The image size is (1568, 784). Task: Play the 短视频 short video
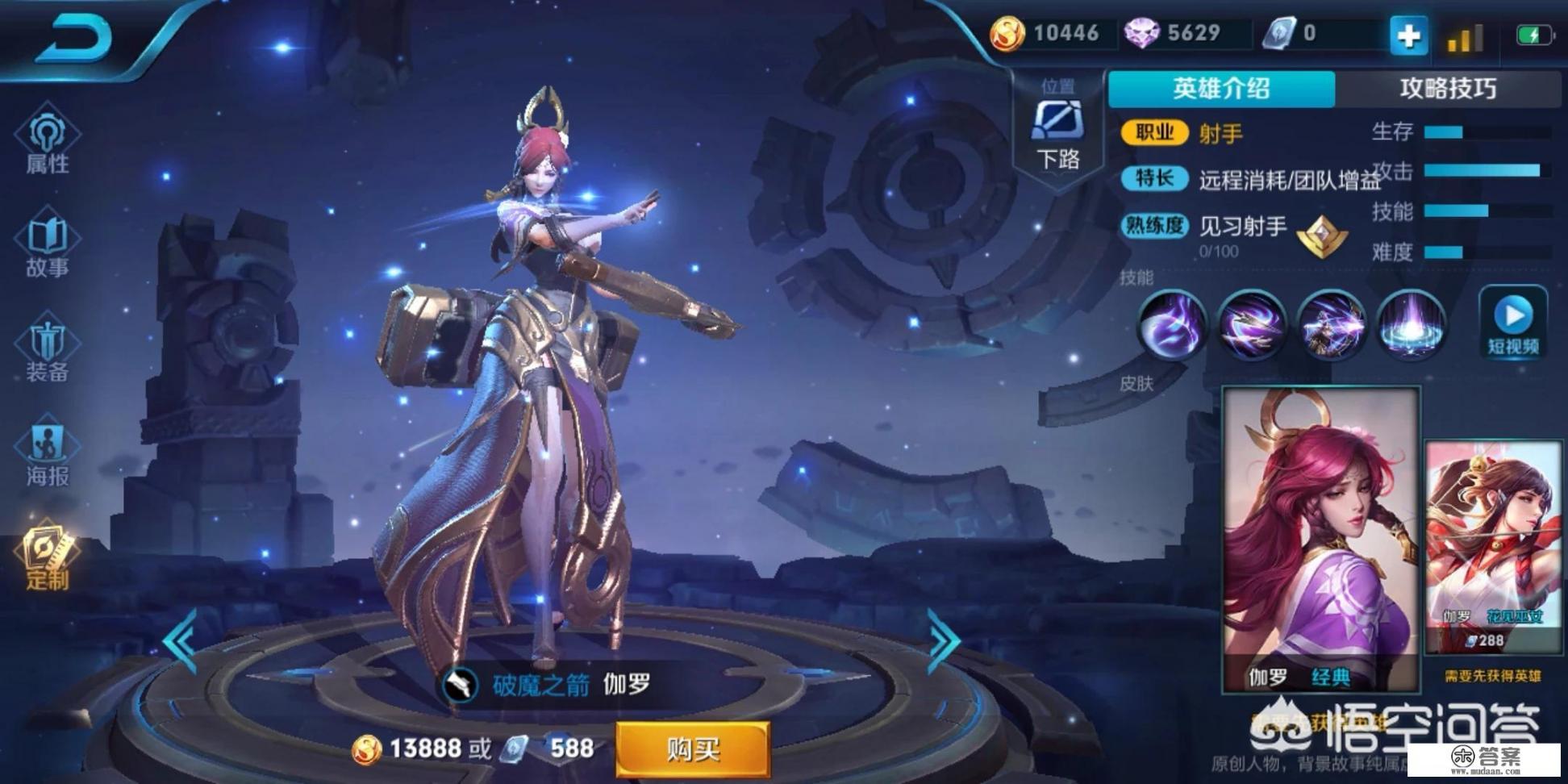point(1513,324)
